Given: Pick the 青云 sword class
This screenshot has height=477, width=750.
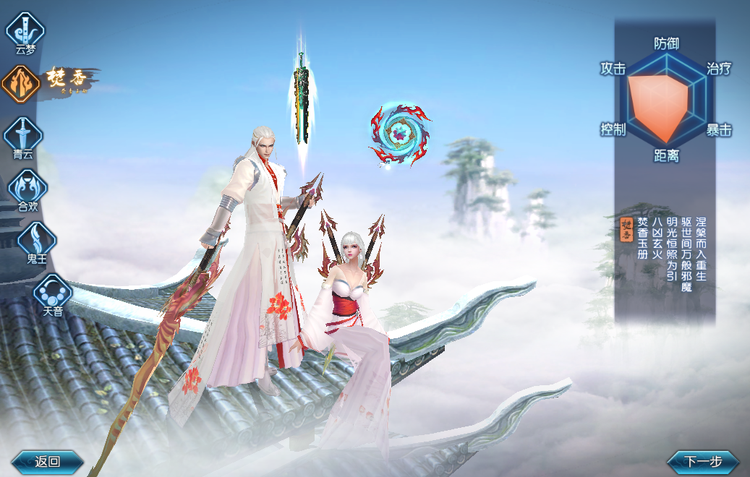Looking at the screenshot, I should [x=23, y=135].
